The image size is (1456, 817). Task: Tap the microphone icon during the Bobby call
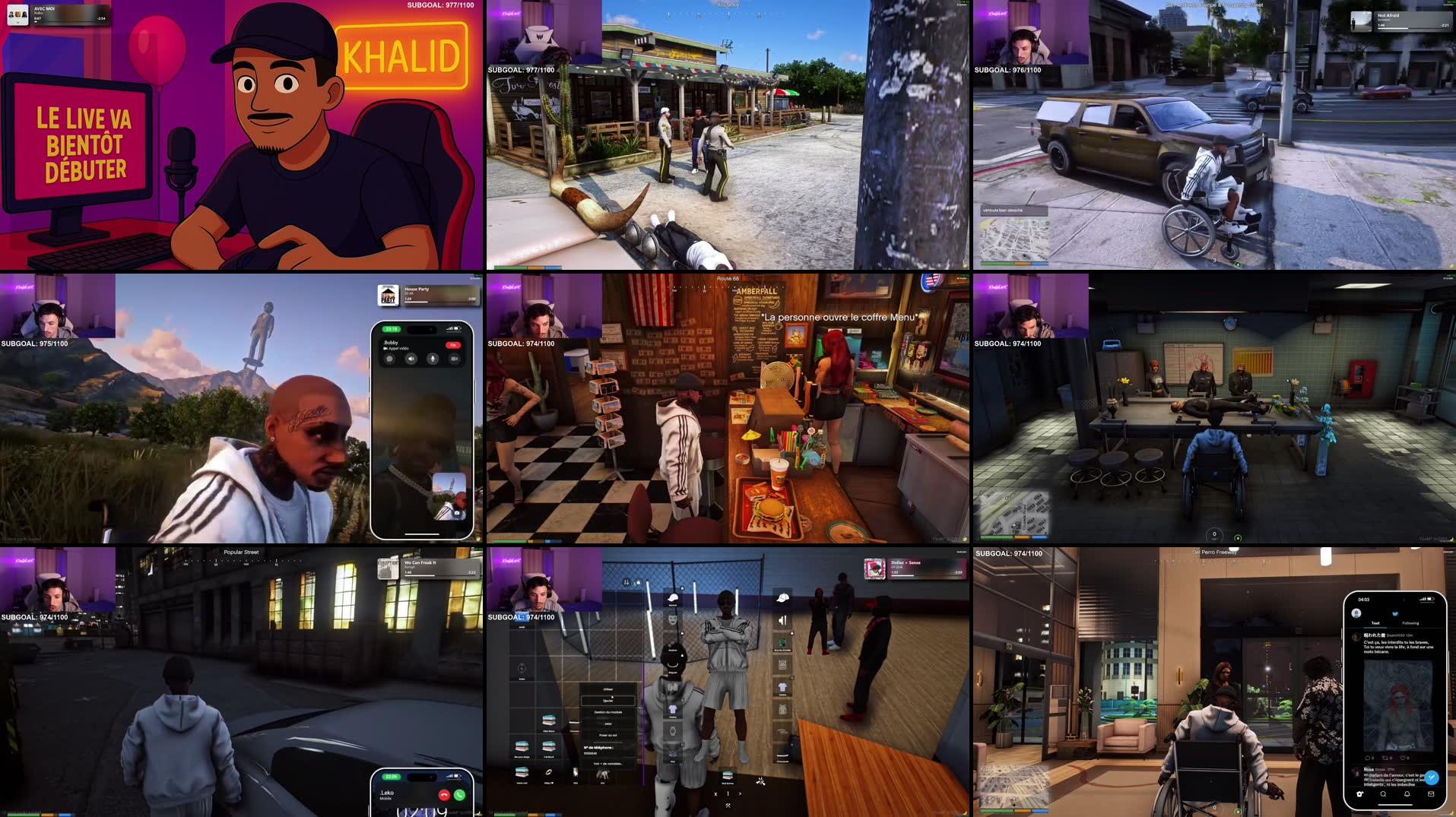(433, 358)
